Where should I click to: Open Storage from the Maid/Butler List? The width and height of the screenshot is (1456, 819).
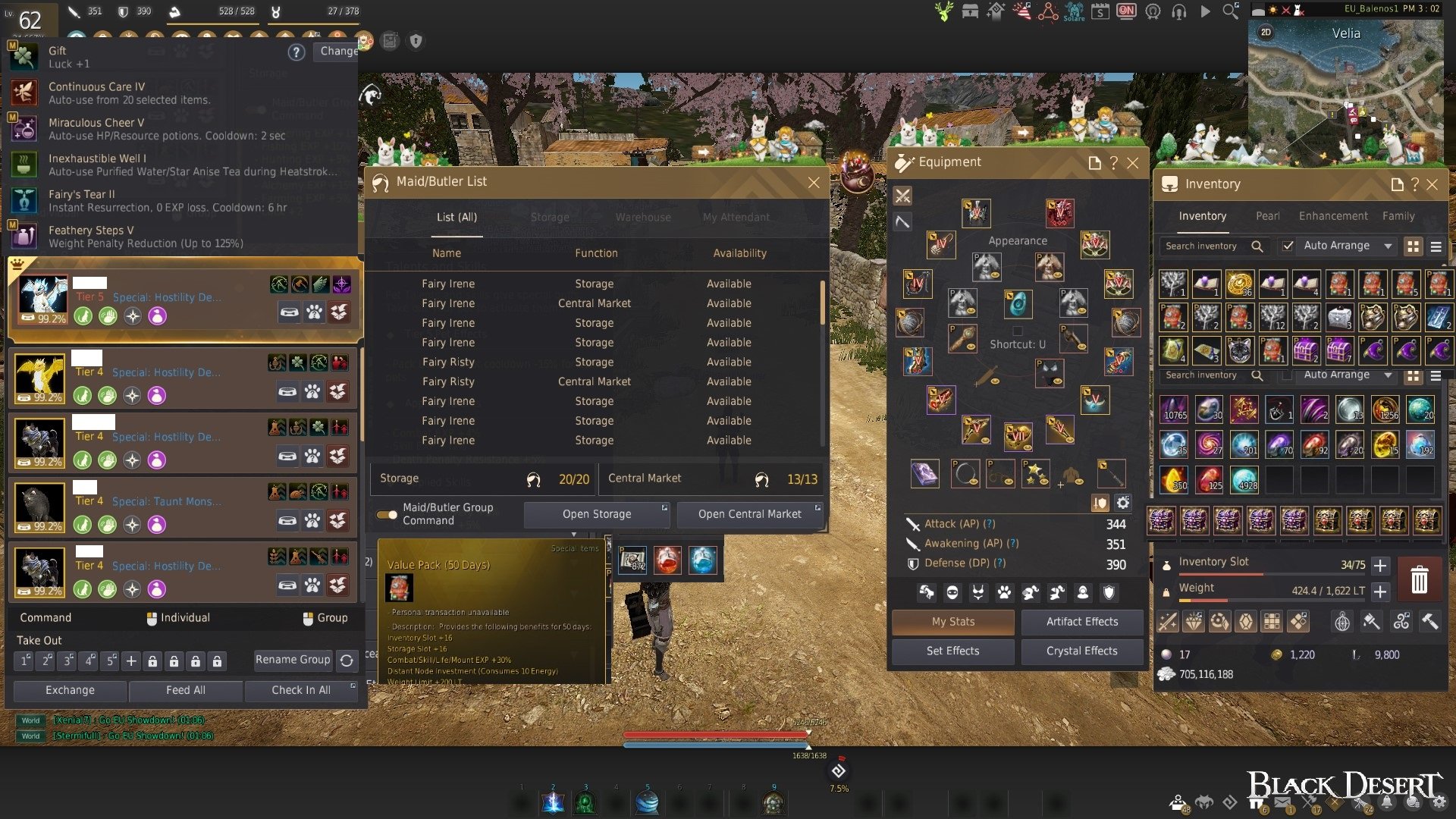pyautogui.click(x=597, y=514)
